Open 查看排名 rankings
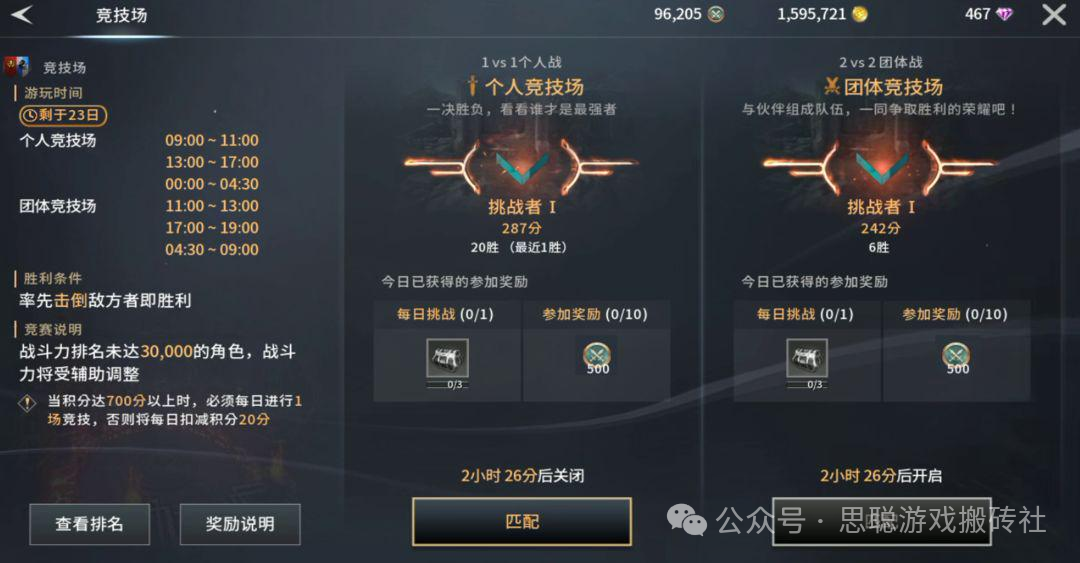The height and width of the screenshot is (563, 1080). 89,524
